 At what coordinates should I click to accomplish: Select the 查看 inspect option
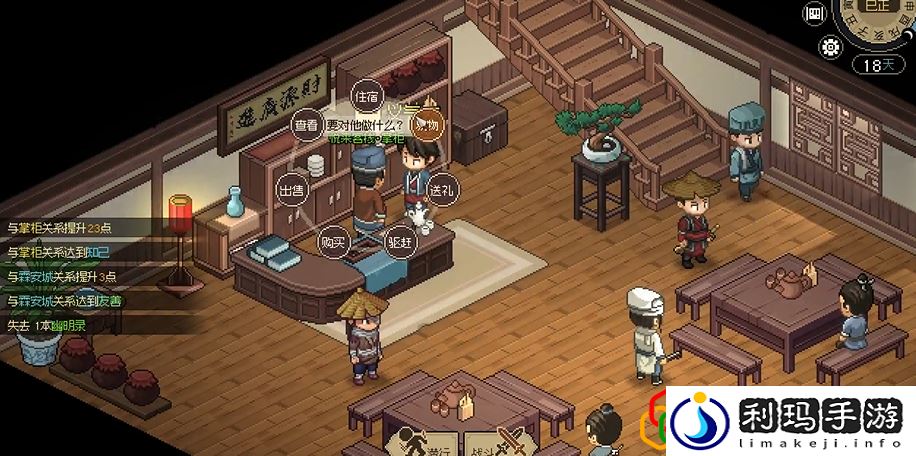306,126
